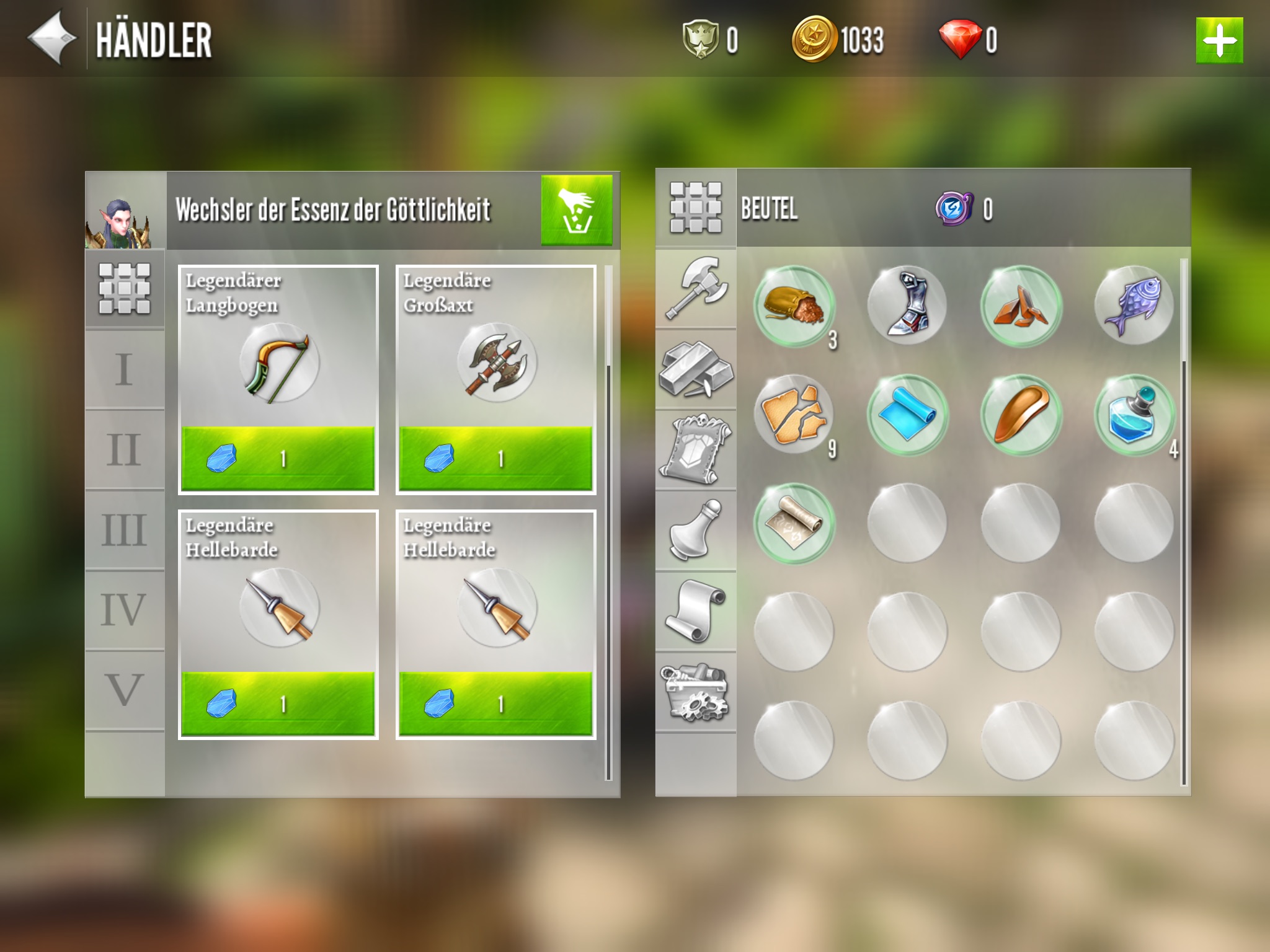This screenshot has height=952, width=1270.
Task: Filter bag by weapons axe tab
Action: pyautogui.click(x=696, y=289)
